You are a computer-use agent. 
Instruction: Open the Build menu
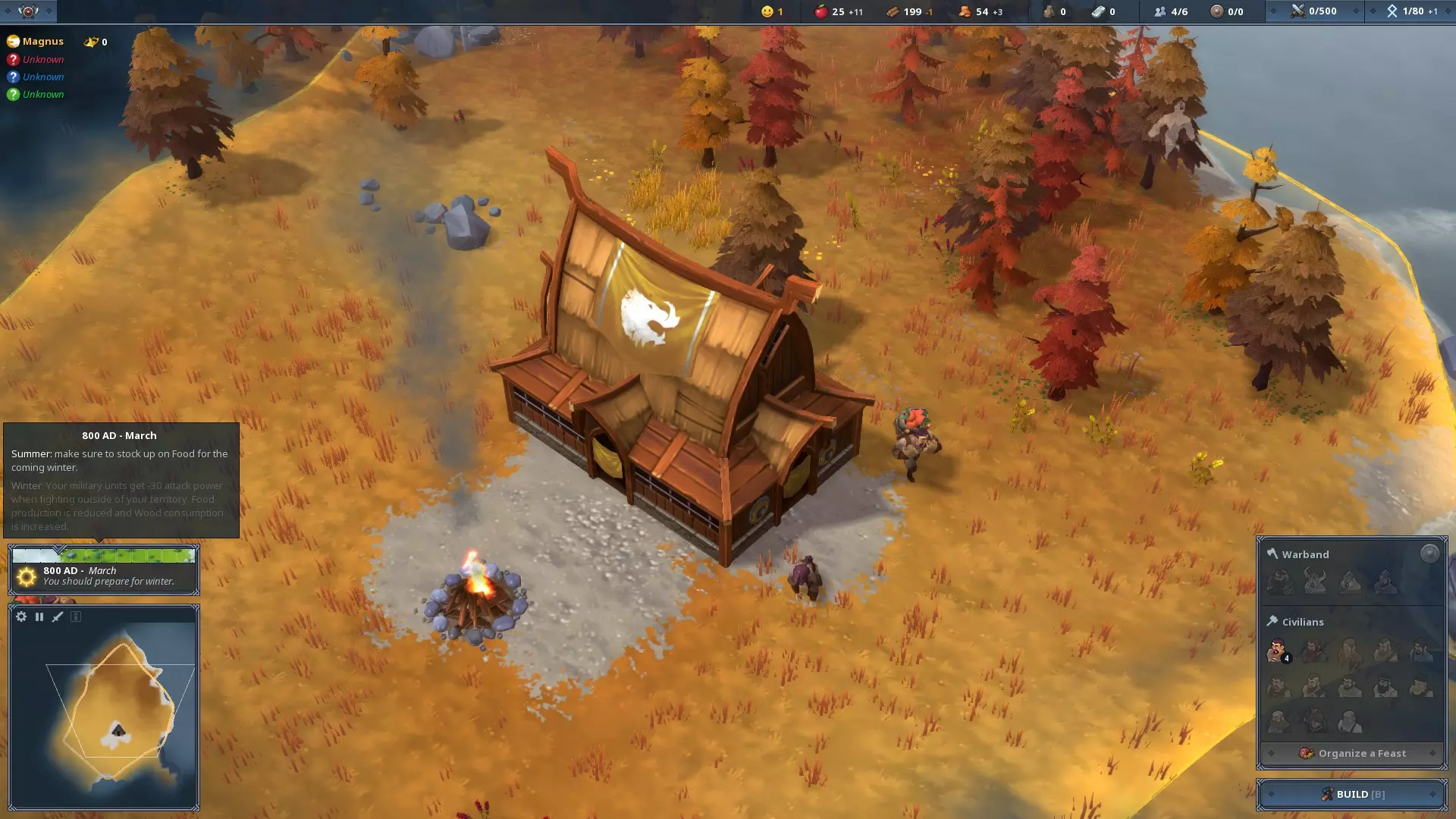tap(1351, 794)
